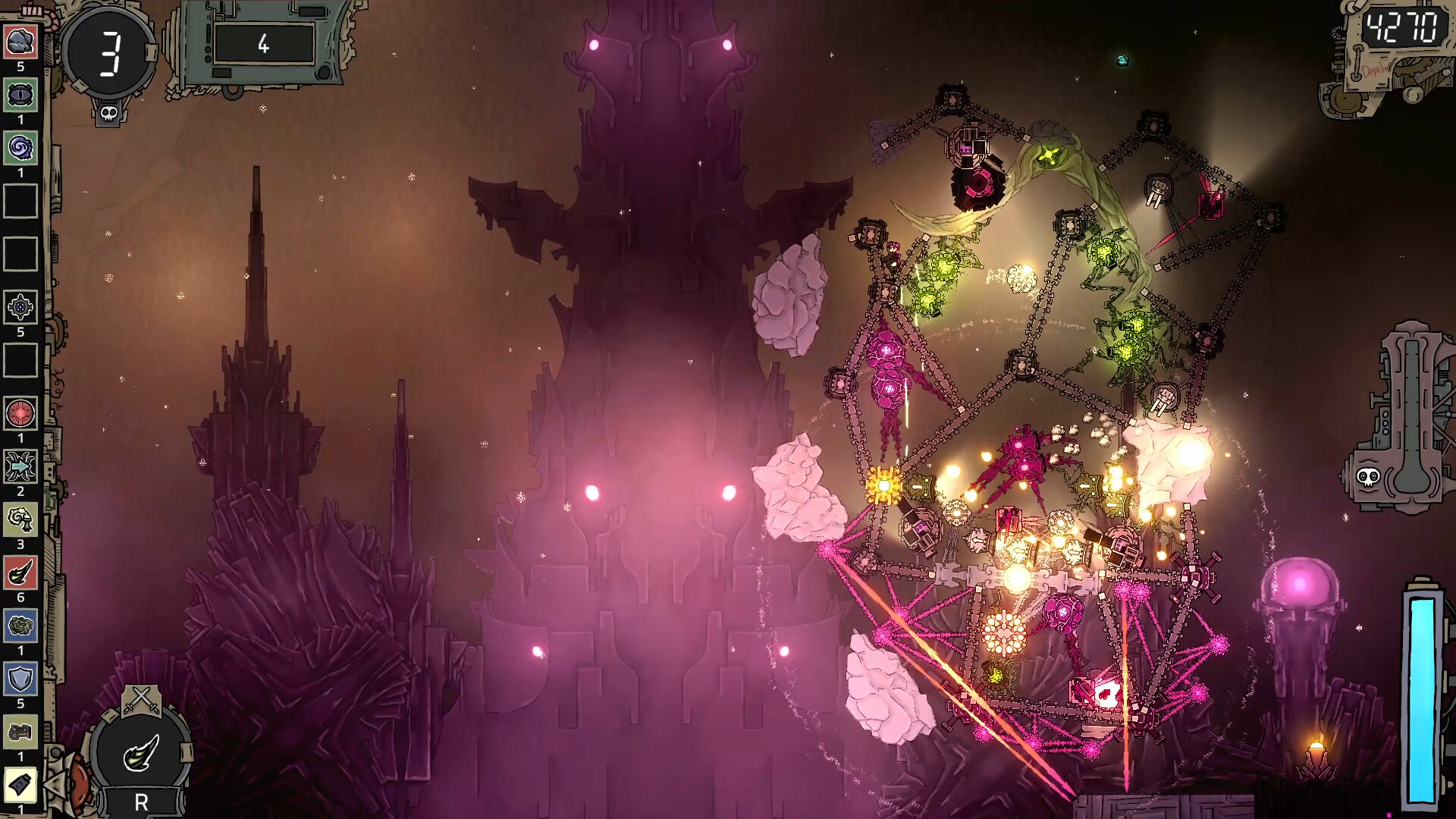Click the crossed swords emblem
The width and height of the screenshot is (1456, 819).
click(x=142, y=700)
